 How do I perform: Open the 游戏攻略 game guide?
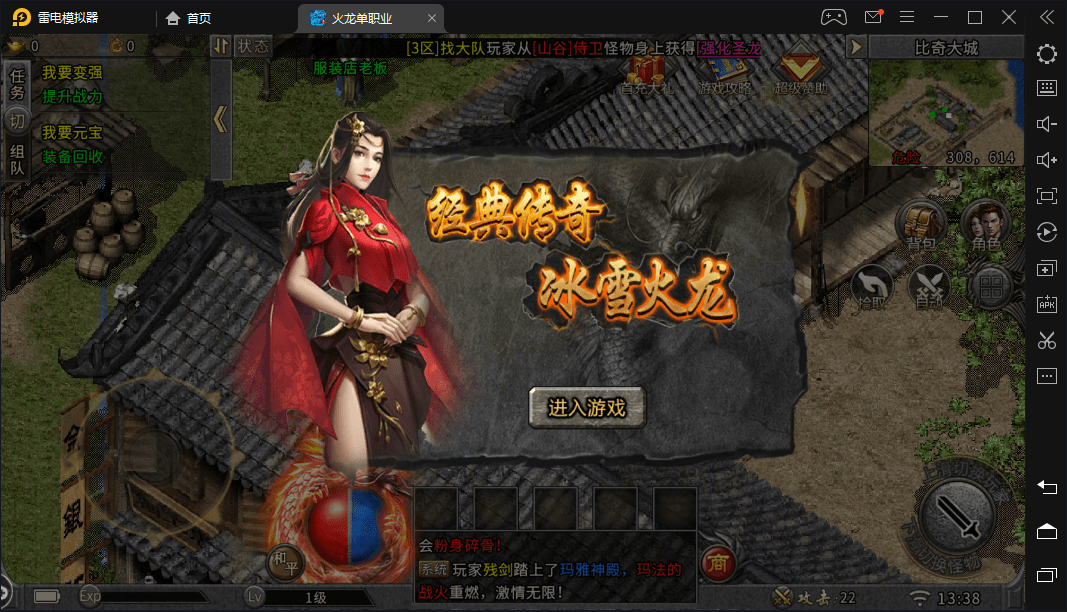724,74
